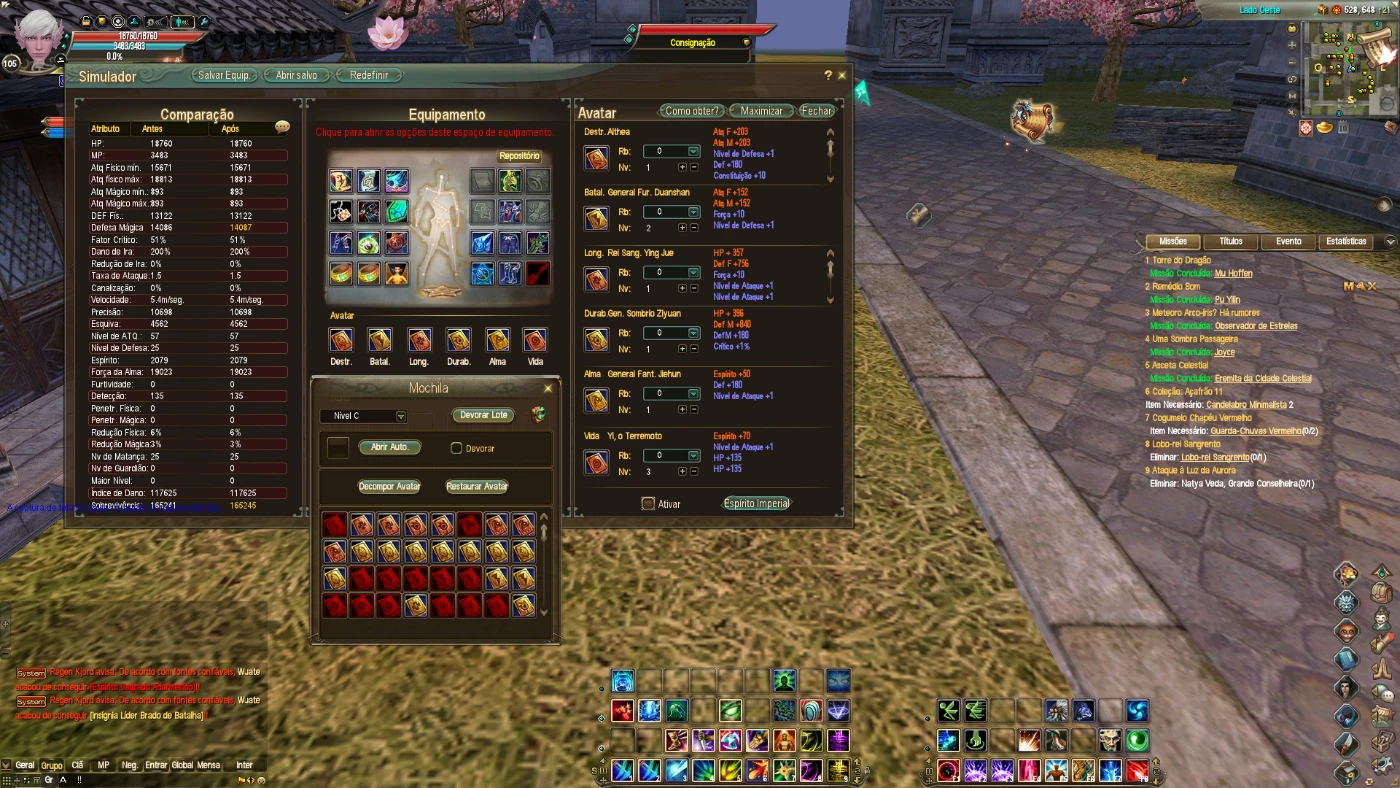
Task: Open the ring slot in Equipamento
Action: pos(340,274)
